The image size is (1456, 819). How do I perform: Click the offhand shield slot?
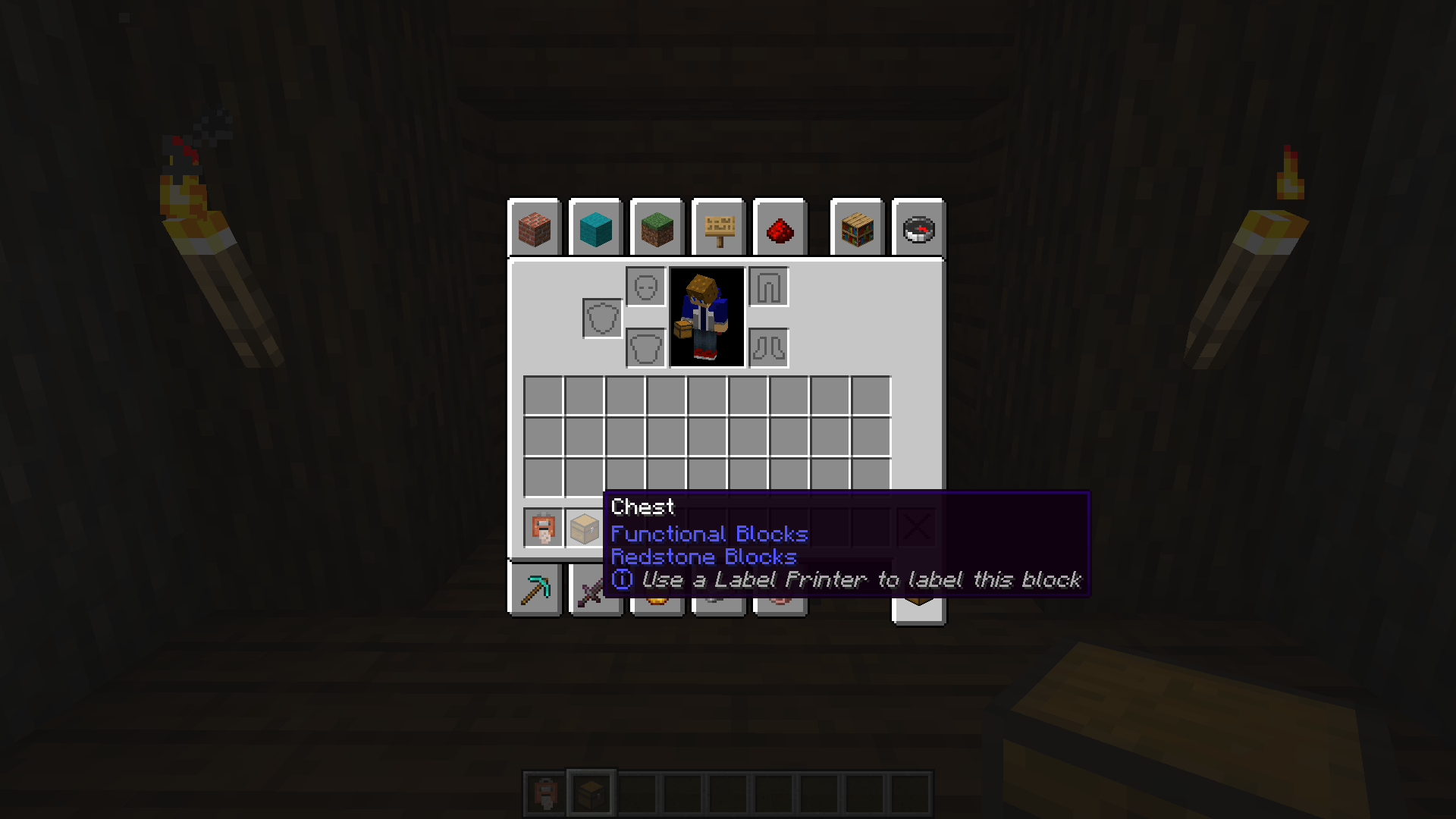603,318
